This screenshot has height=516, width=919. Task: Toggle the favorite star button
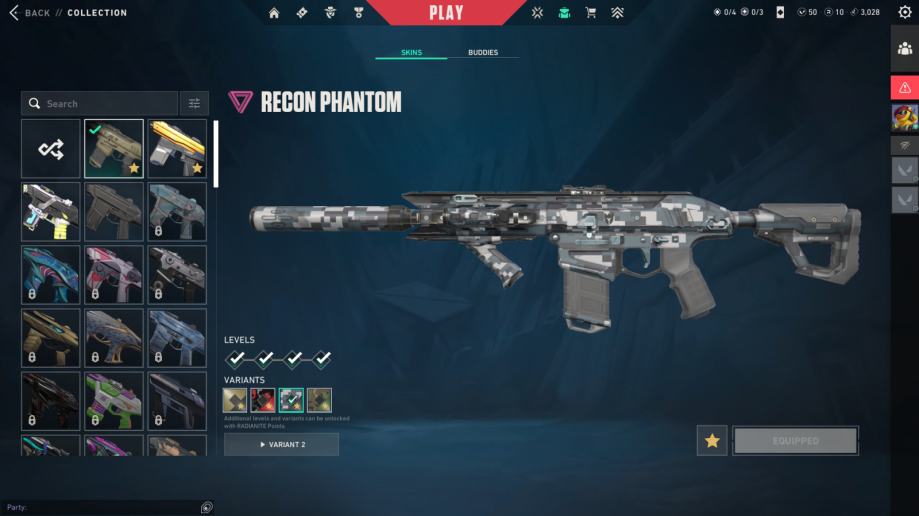pos(712,441)
